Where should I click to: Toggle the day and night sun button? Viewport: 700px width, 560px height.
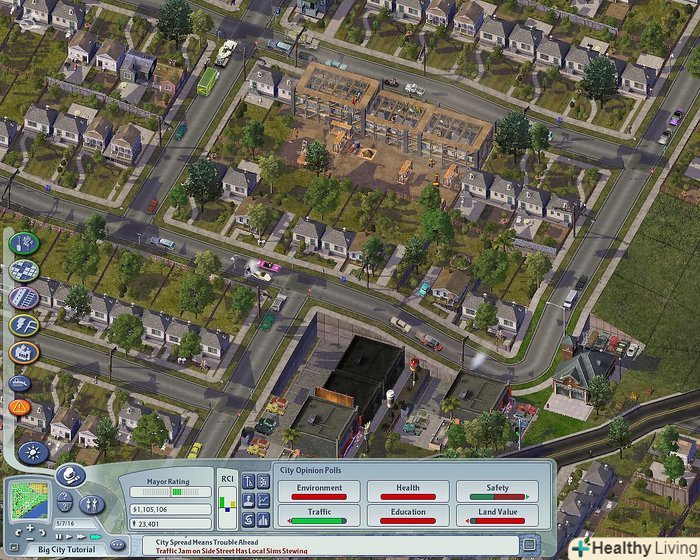coord(32,453)
